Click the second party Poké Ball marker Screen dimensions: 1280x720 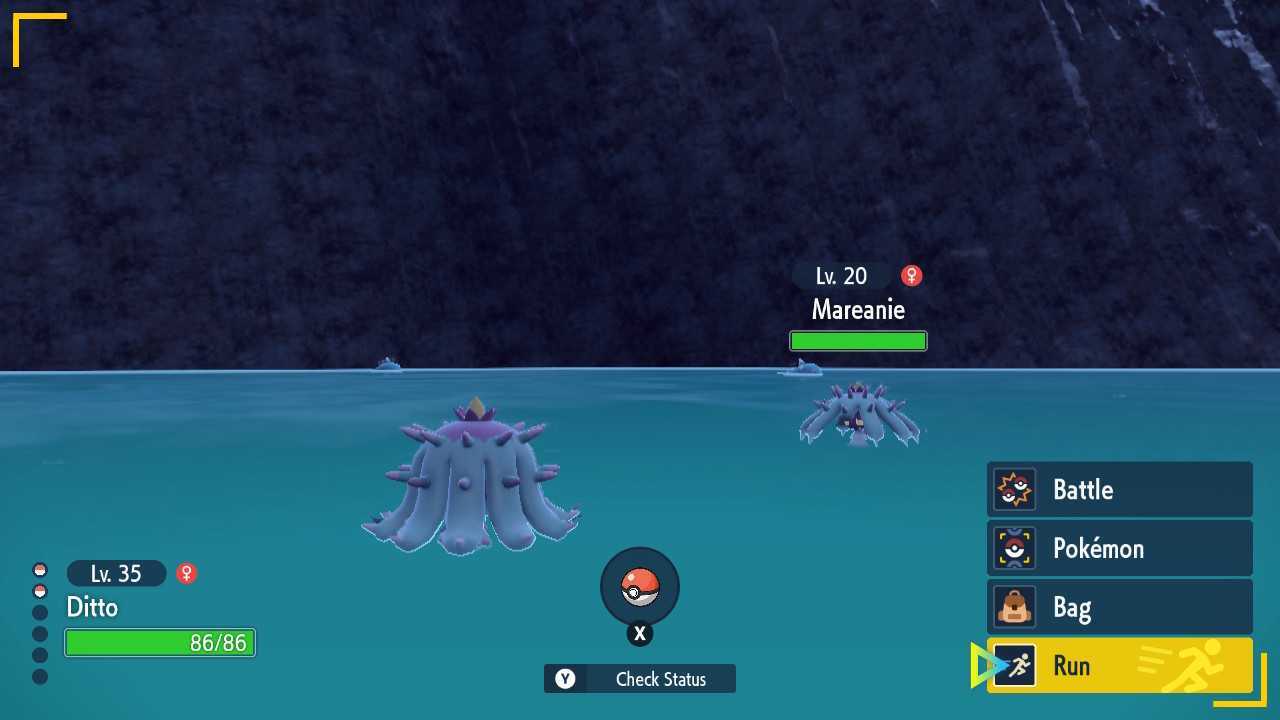40,589
